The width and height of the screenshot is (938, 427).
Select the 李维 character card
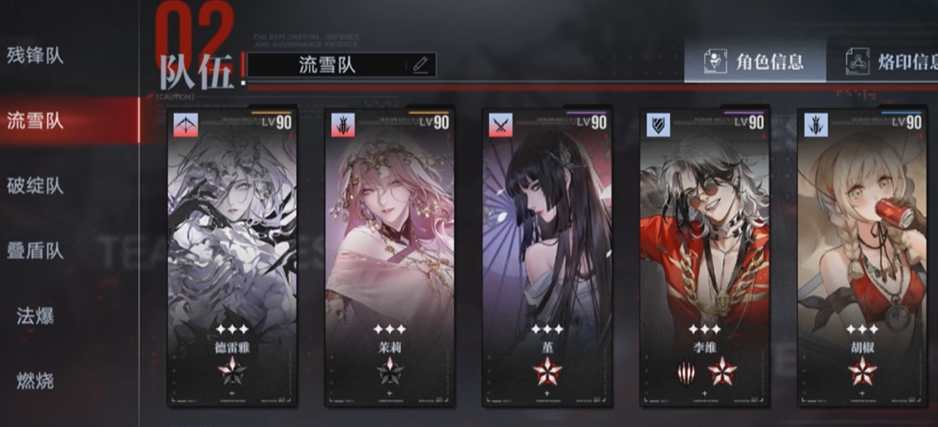click(705, 256)
